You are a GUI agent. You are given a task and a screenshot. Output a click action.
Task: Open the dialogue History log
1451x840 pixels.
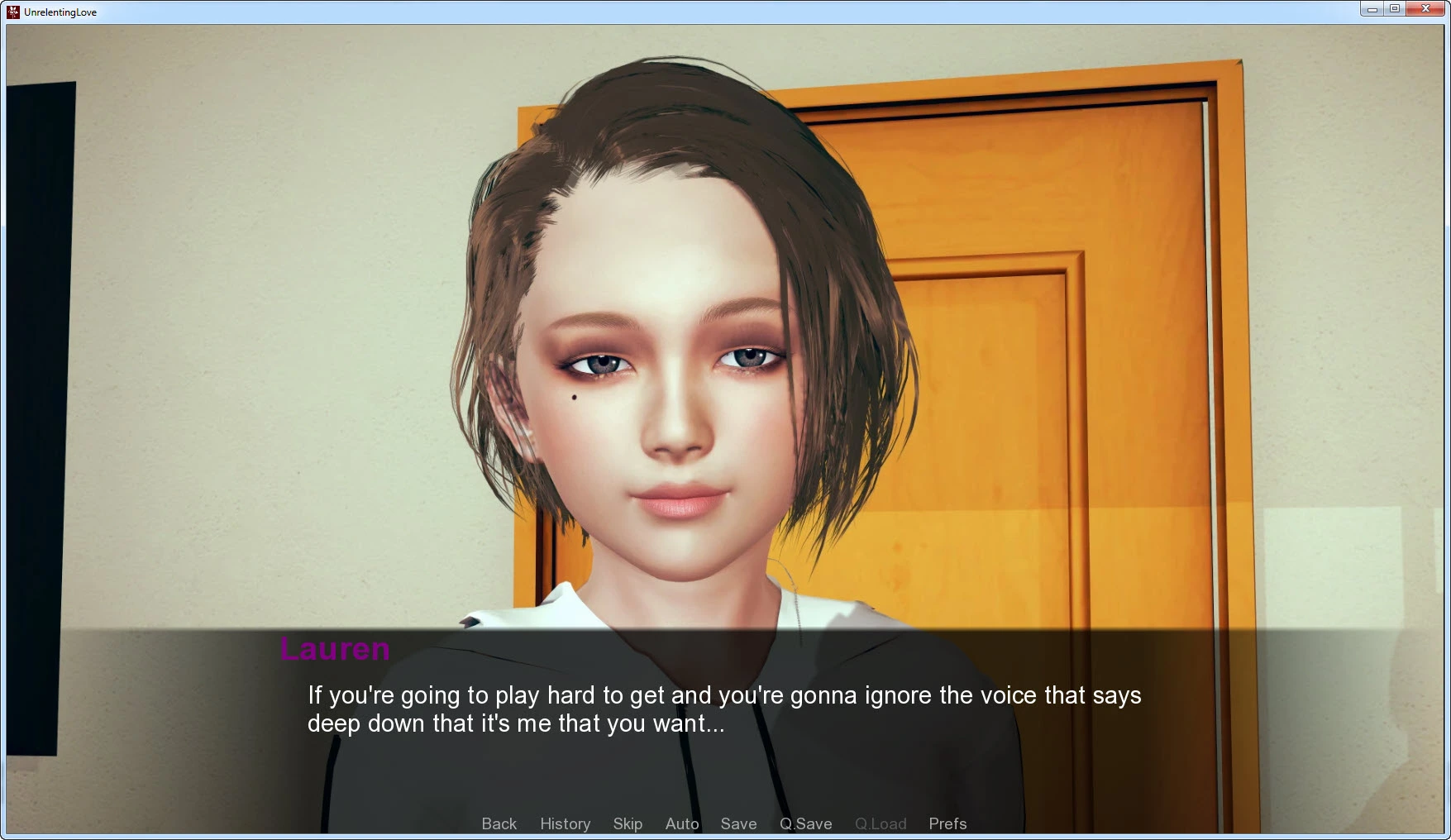[x=565, y=823]
